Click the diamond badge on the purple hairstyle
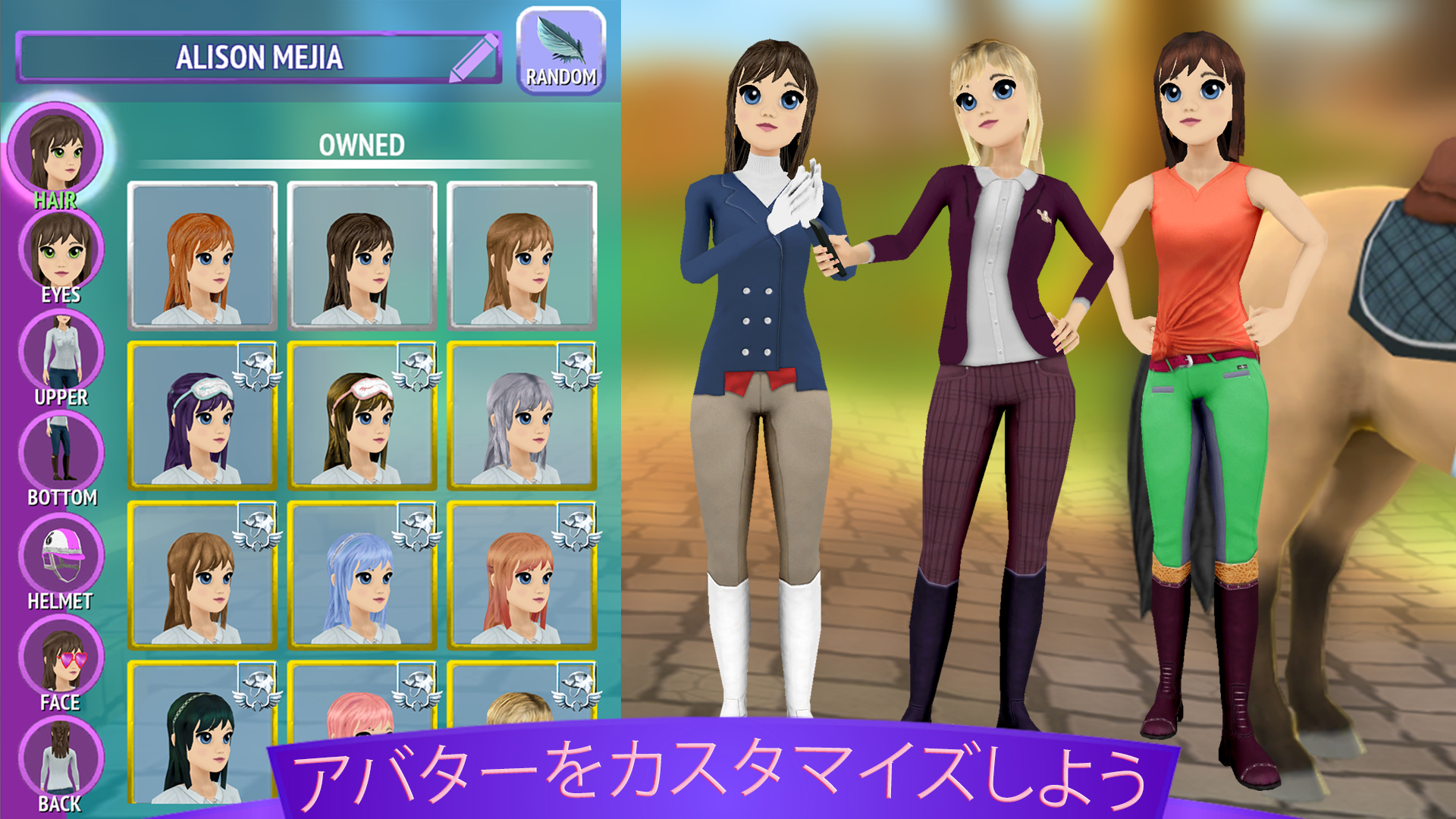 point(258,369)
